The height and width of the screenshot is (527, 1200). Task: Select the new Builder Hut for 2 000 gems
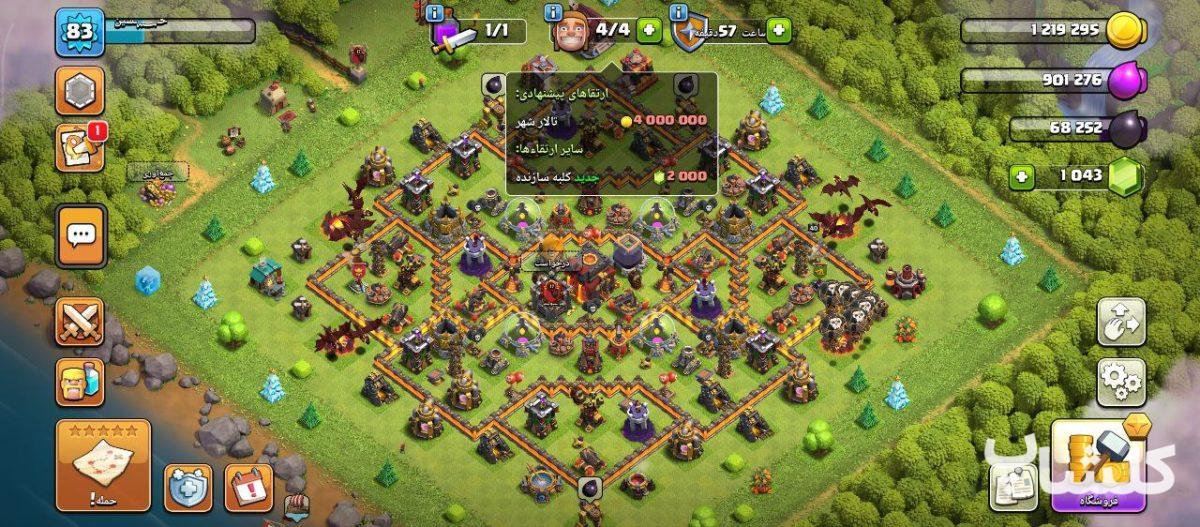pyautogui.click(x=612, y=176)
